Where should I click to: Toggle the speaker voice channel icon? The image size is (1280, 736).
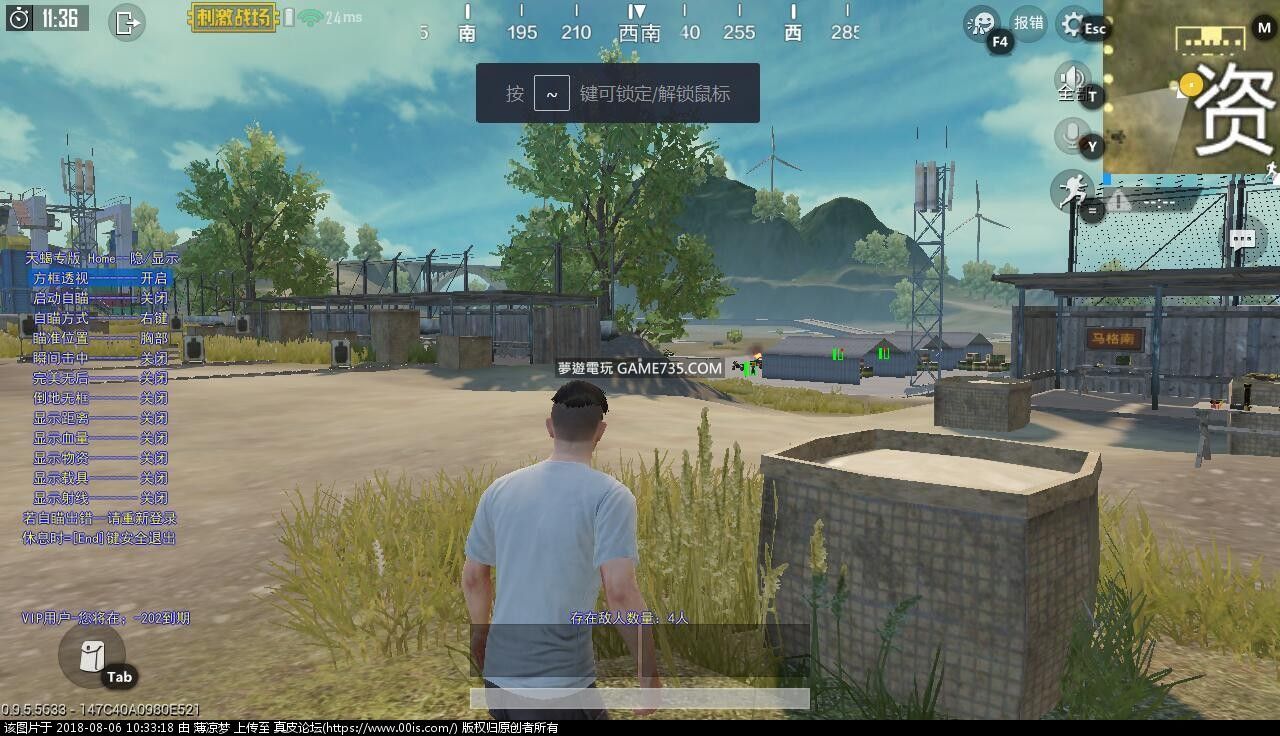pyautogui.click(x=1073, y=79)
